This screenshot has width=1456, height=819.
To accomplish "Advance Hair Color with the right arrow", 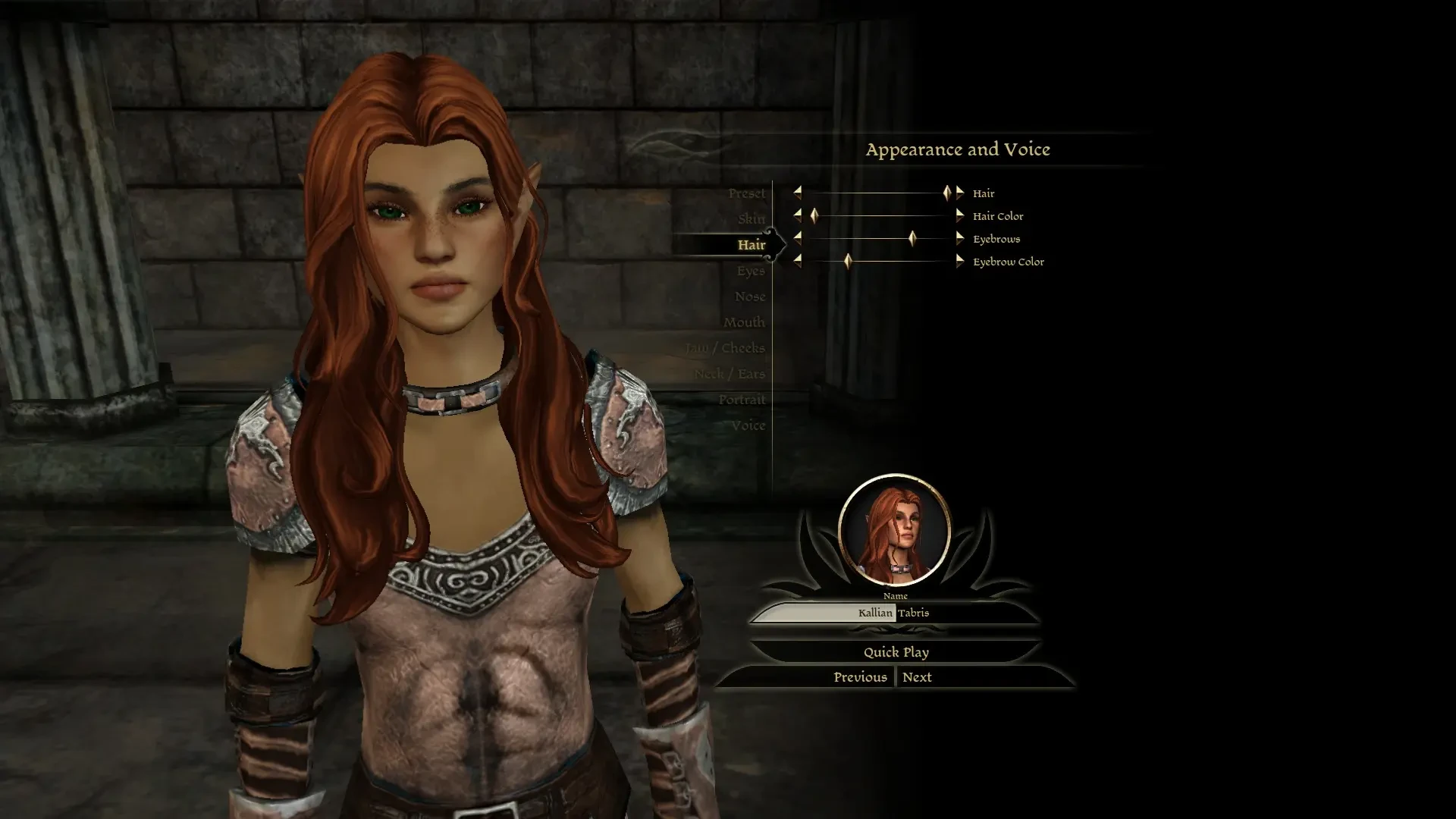I will tap(960, 215).
